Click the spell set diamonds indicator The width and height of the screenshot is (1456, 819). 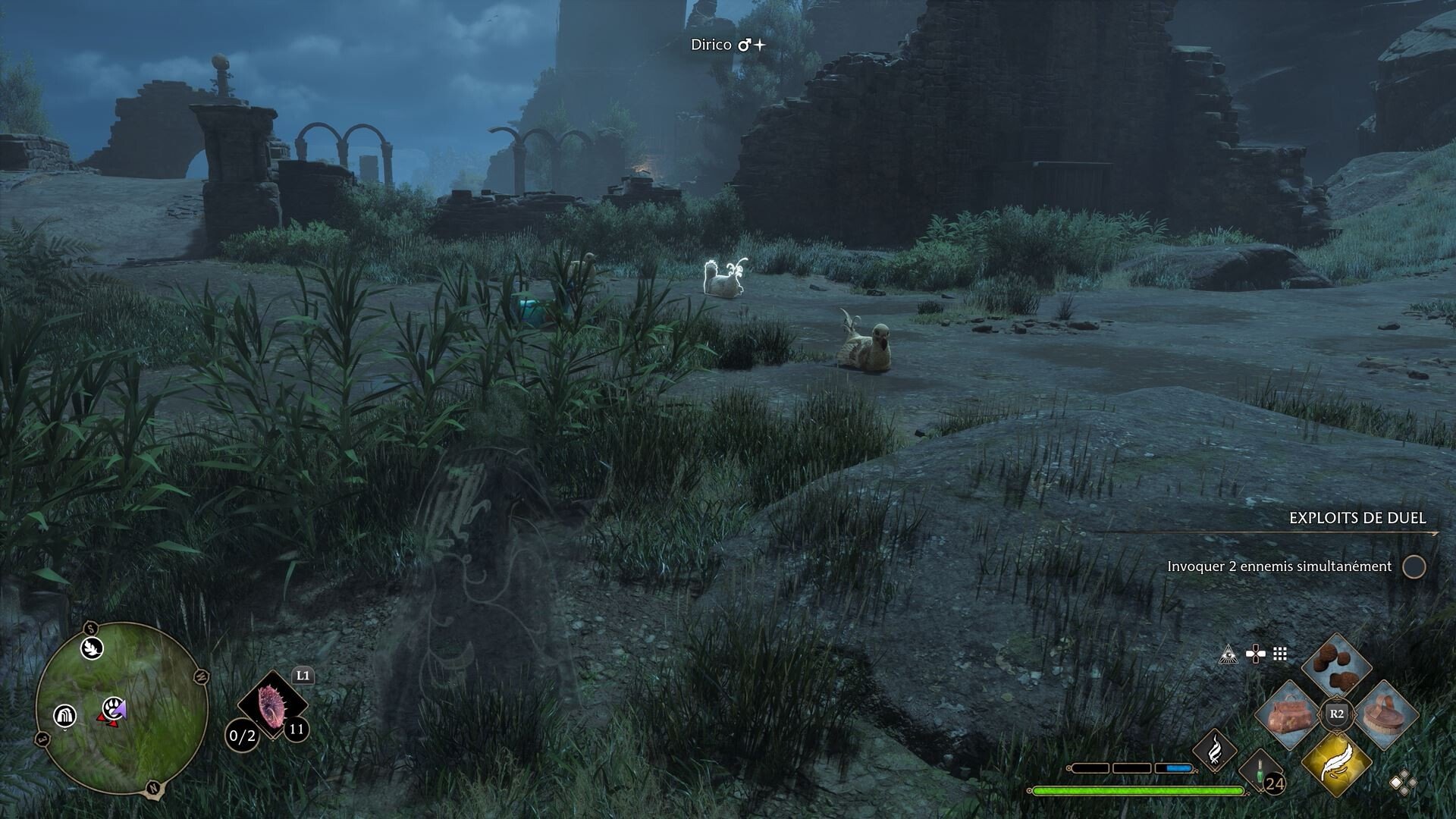coord(1401,783)
